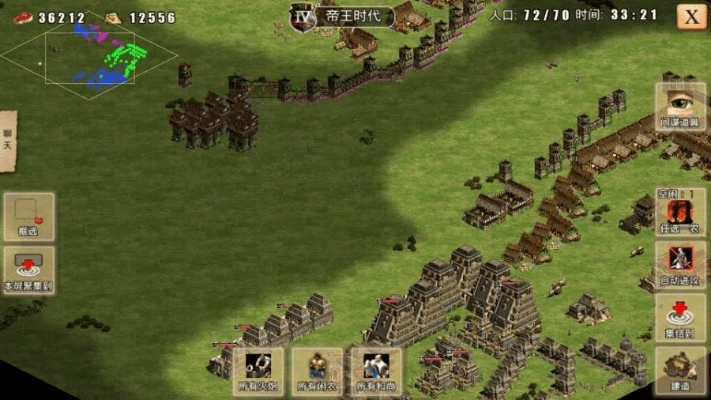Viewport: 711px width, 400px height.
Task: Choose the third unit-group button with the white figure
Action: pos(375,371)
